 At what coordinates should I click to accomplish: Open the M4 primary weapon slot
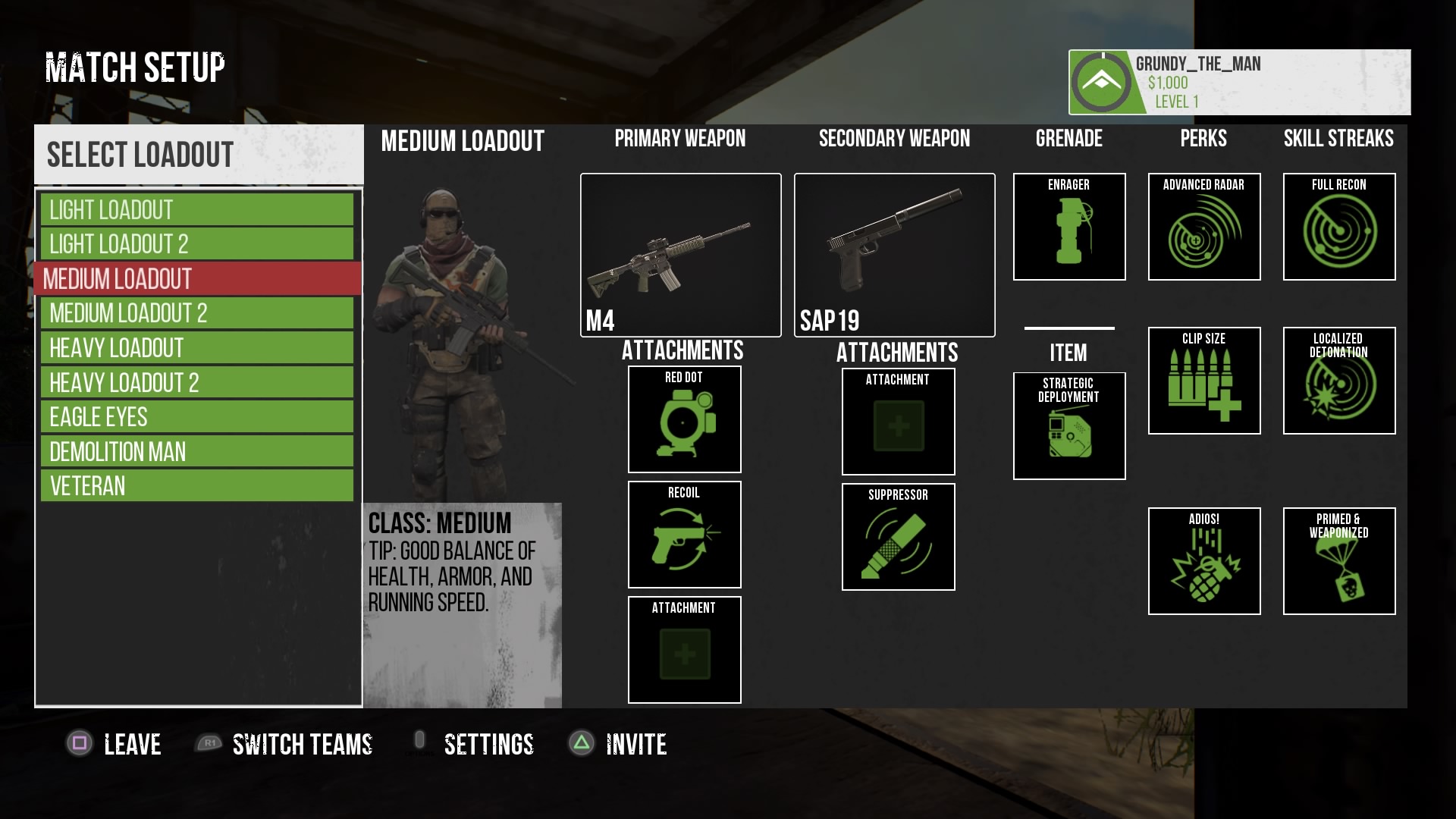(680, 255)
